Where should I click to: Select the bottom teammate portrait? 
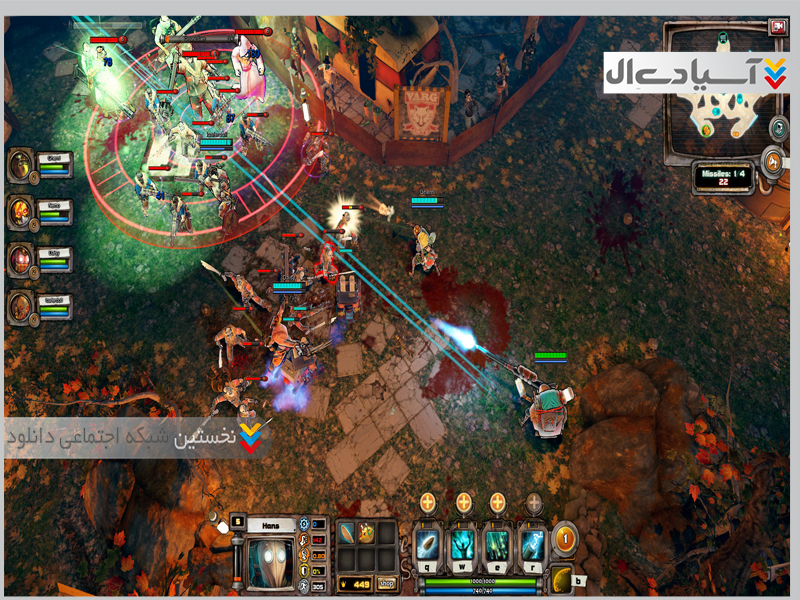[21, 307]
